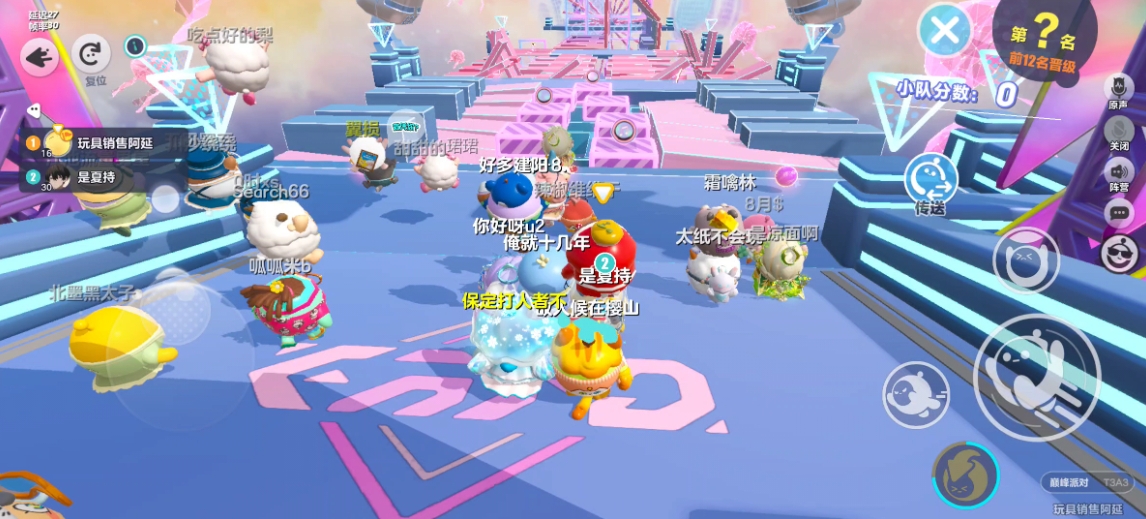Open the info icon
Image resolution: width=1146 pixels, height=519 pixels.
136,45
